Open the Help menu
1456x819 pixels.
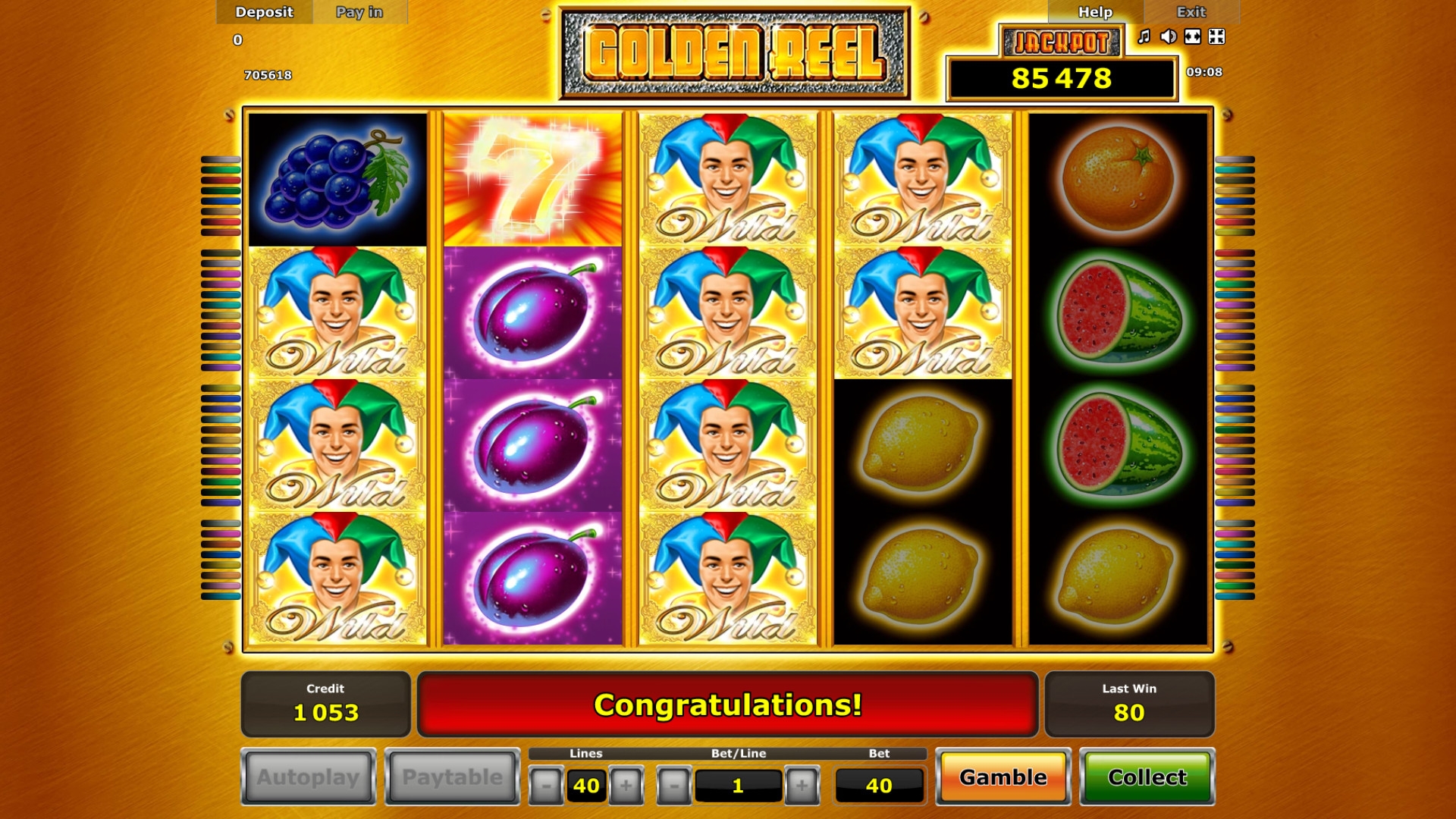(1095, 12)
